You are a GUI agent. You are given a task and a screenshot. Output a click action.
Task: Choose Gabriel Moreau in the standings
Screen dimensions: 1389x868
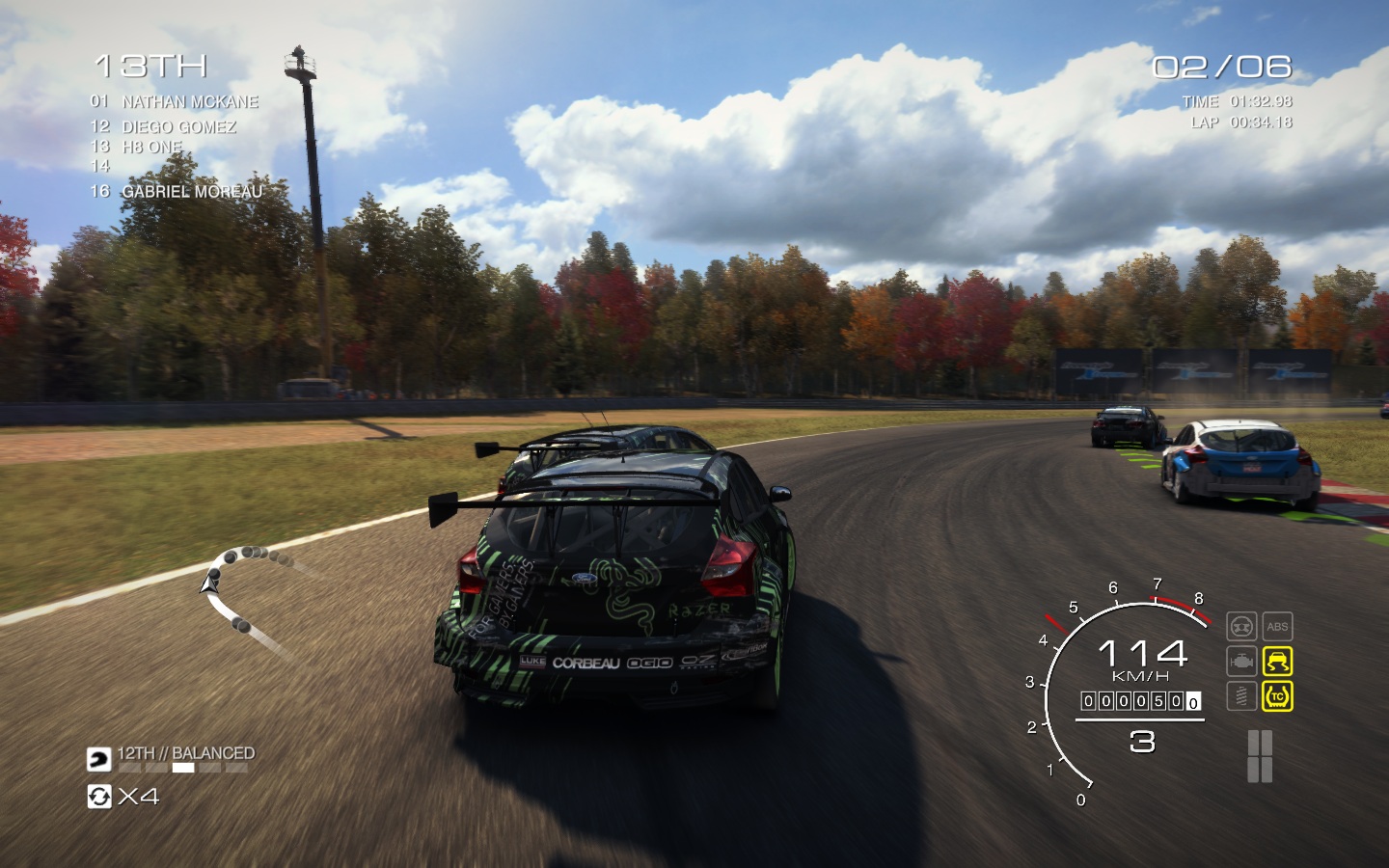(191, 191)
